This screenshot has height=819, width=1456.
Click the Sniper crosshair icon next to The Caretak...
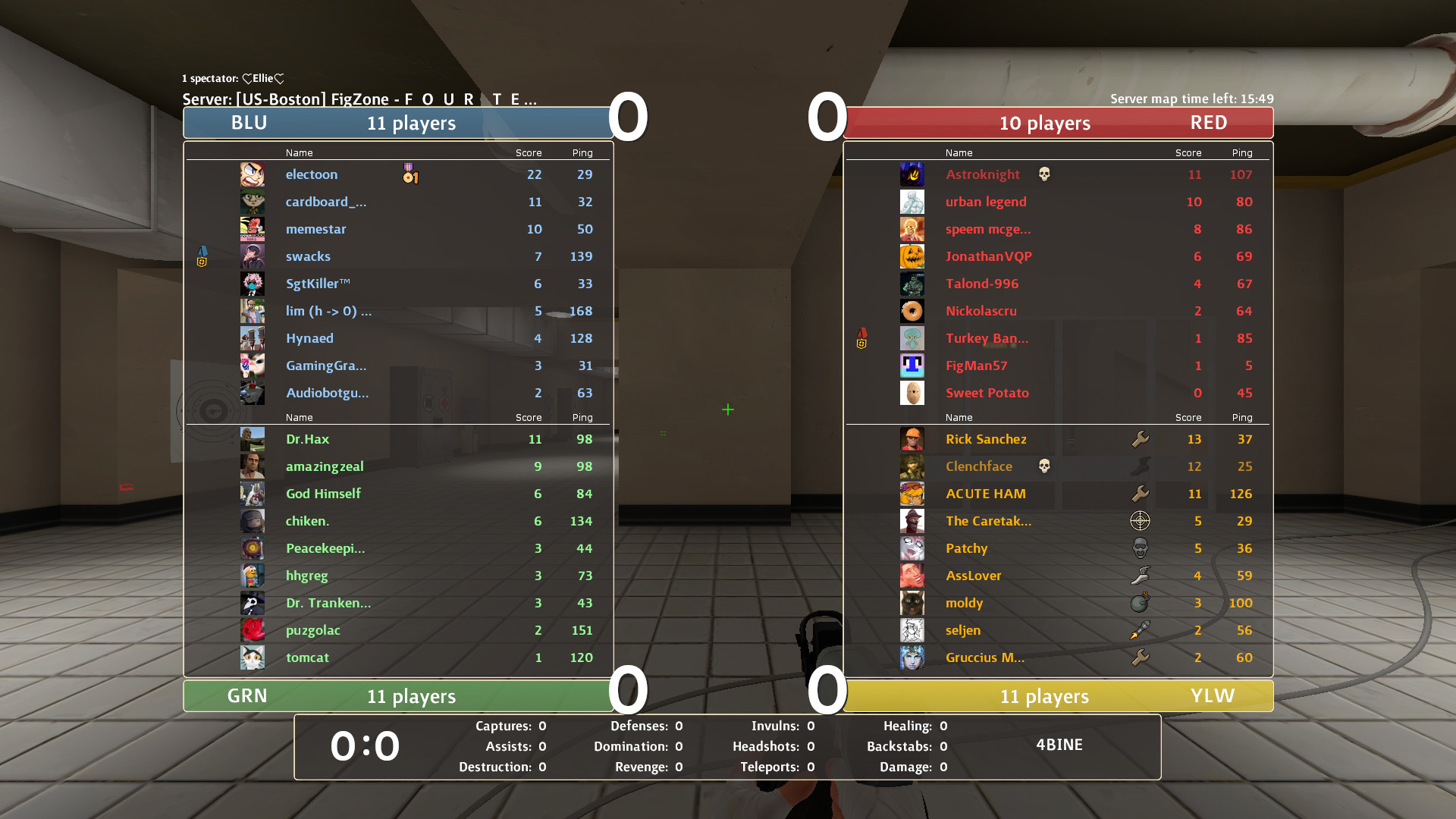tap(1141, 520)
